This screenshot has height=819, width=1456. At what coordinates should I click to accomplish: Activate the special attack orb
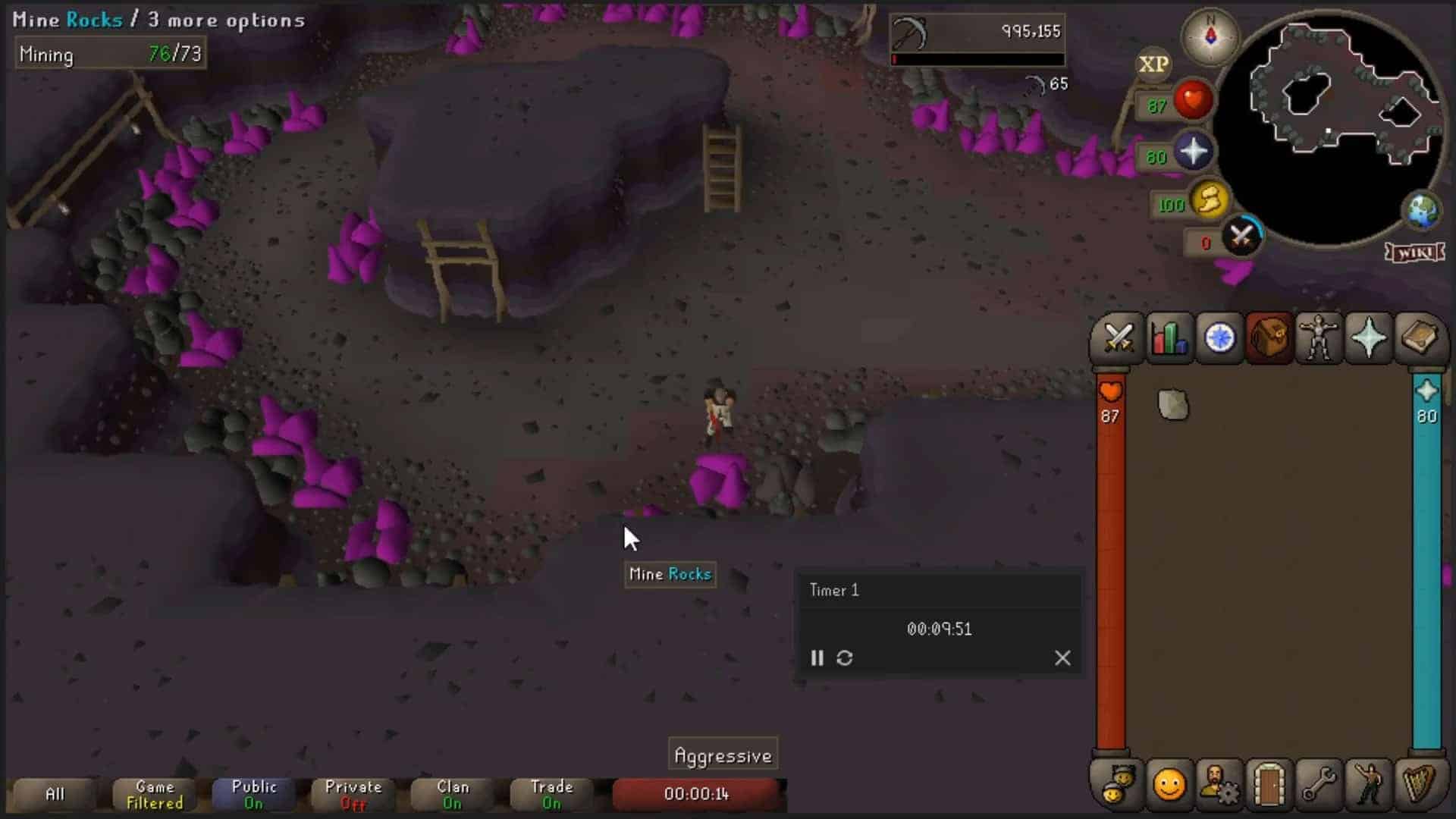click(1241, 237)
